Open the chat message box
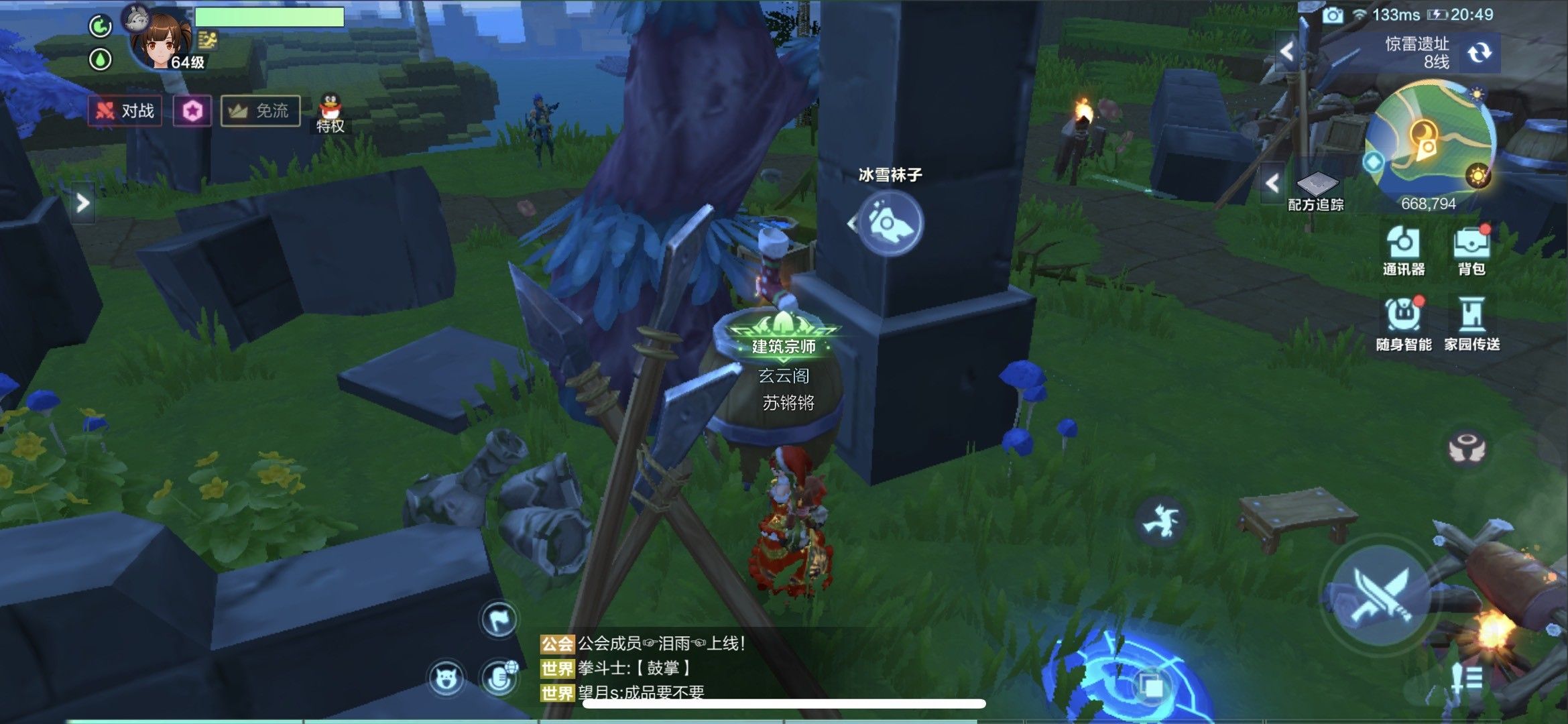 (x=670, y=668)
